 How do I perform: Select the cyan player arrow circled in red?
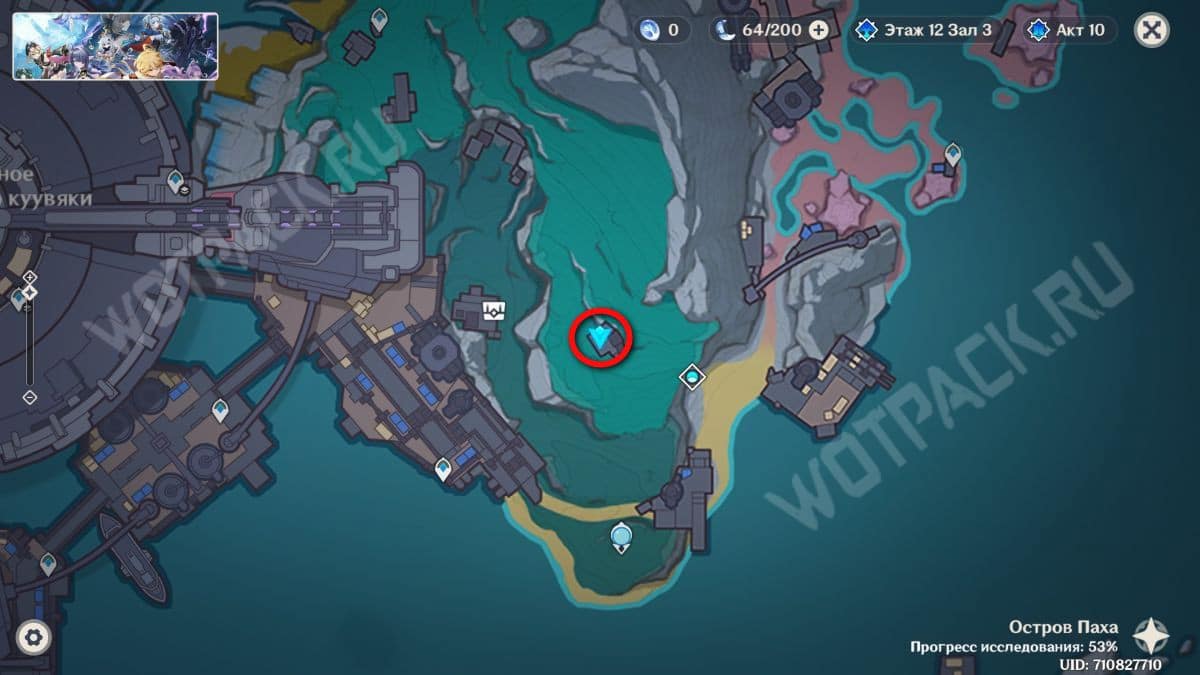(x=600, y=338)
